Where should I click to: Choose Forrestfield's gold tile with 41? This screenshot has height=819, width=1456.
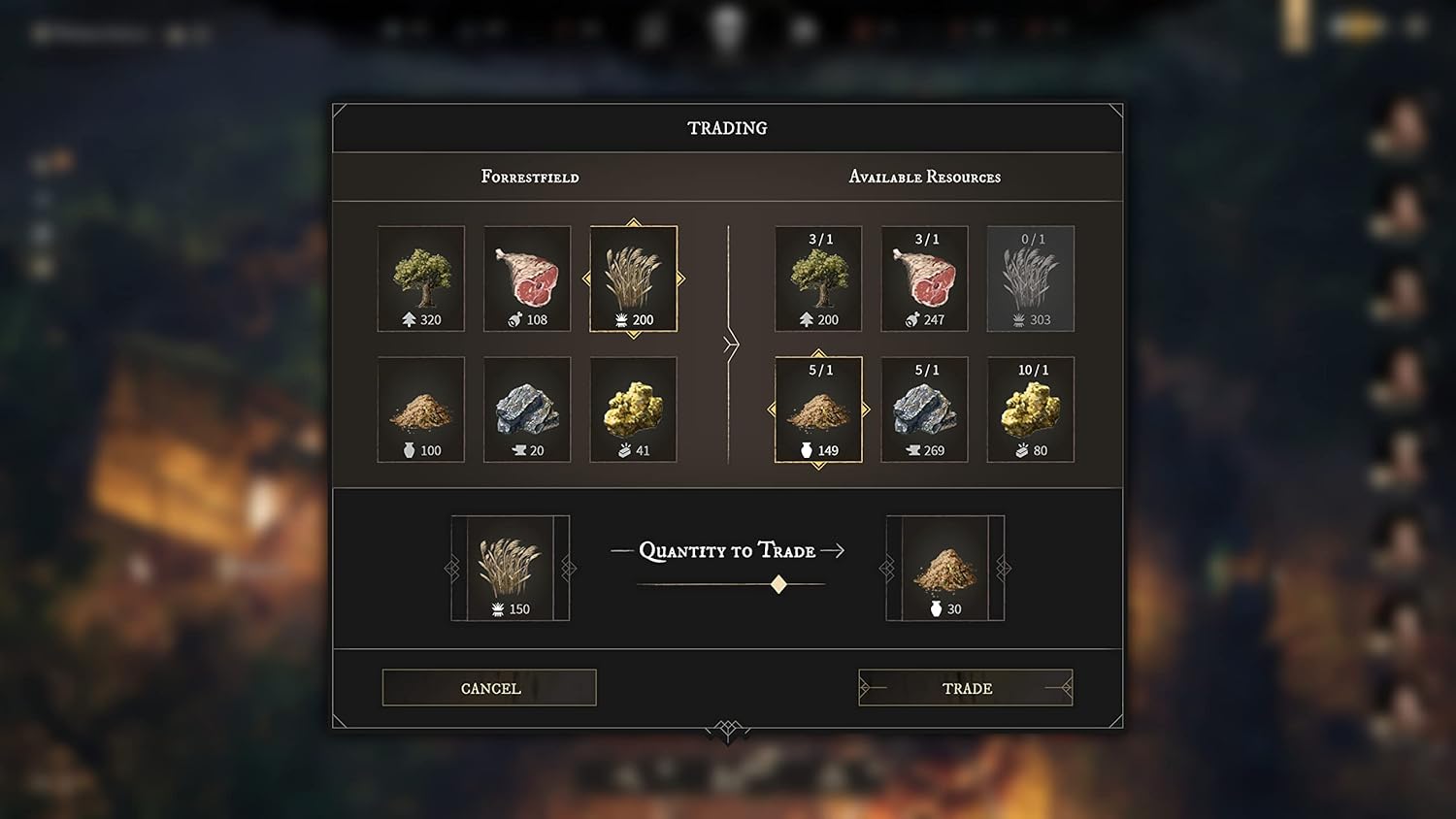coord(634,409)
